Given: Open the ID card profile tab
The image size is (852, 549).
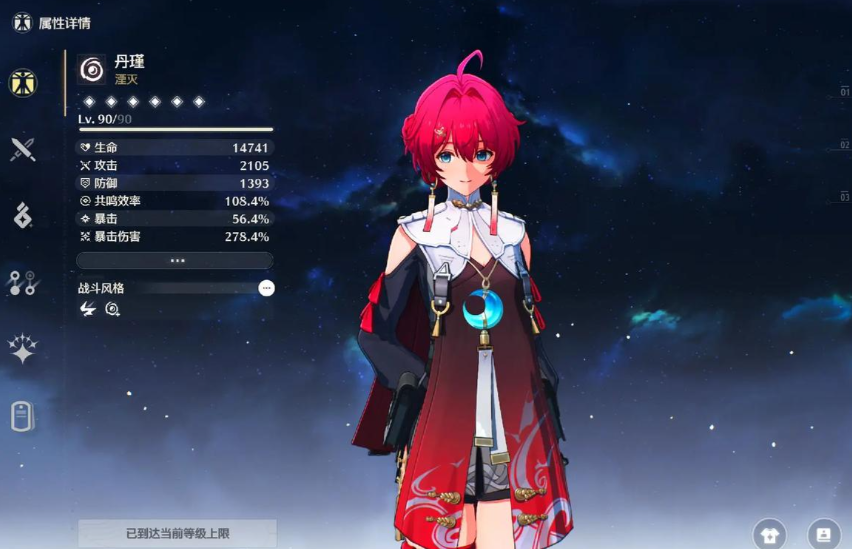Looking at the screenshot, I should 22,414.
